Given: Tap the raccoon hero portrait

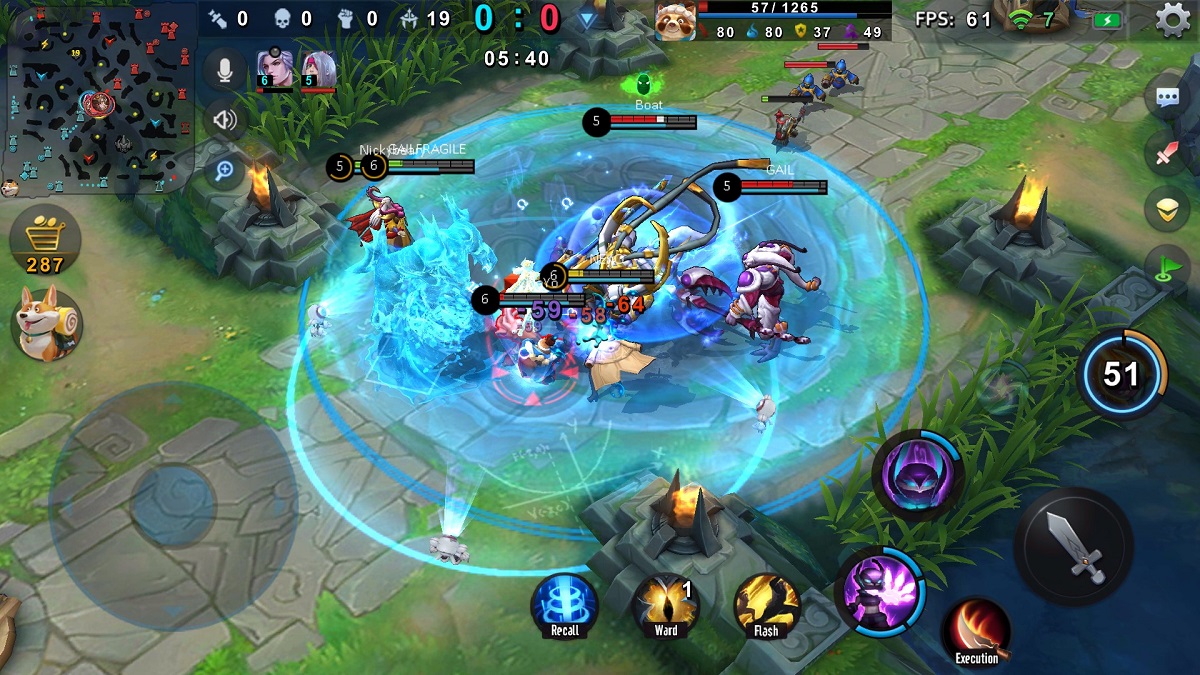Looking at the screenshot, I should click(676, 21).
